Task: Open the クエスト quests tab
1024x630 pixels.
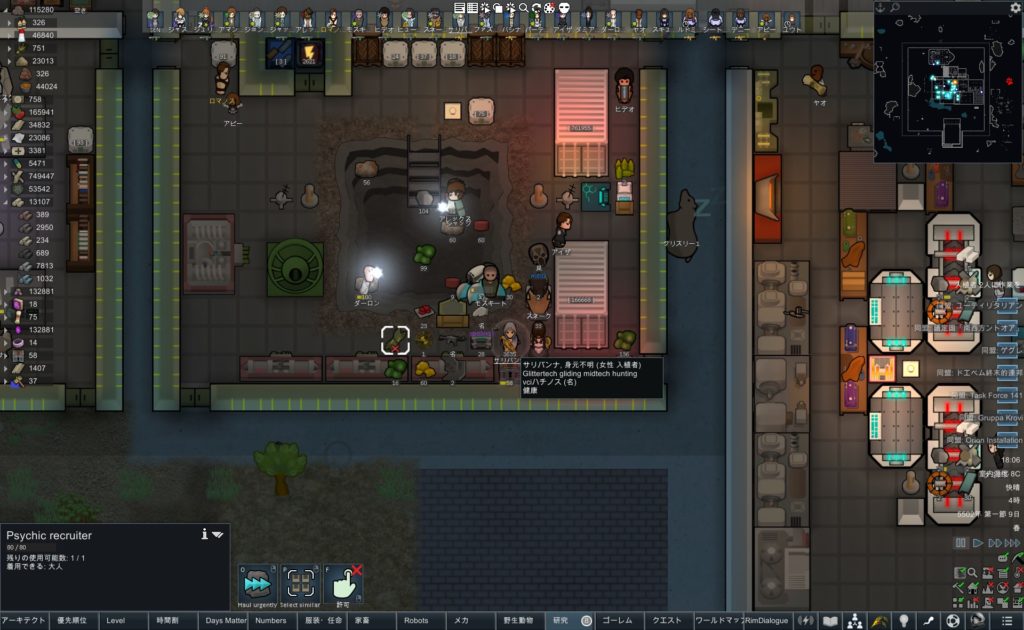Action: click(668, 621)
